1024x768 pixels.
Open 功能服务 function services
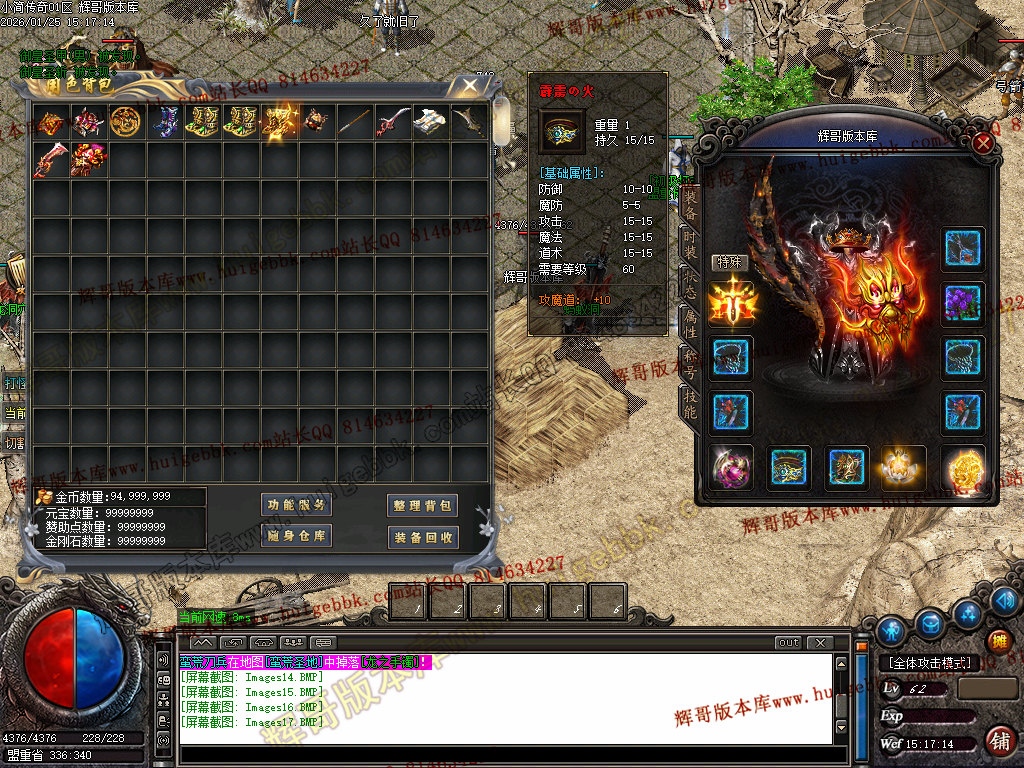pos(297,505)
